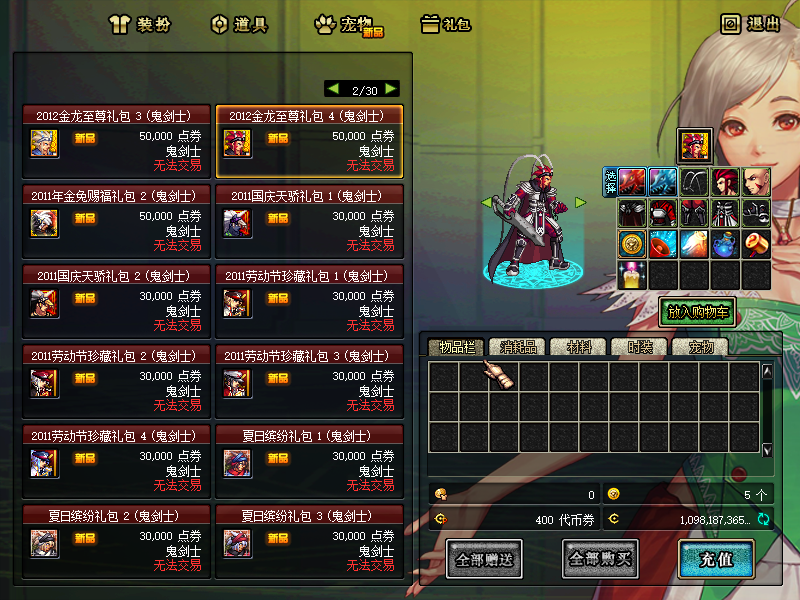Screen dimensions: 800x600
Task: Open the 材料 inventory tab
Action: click(579, 347)
